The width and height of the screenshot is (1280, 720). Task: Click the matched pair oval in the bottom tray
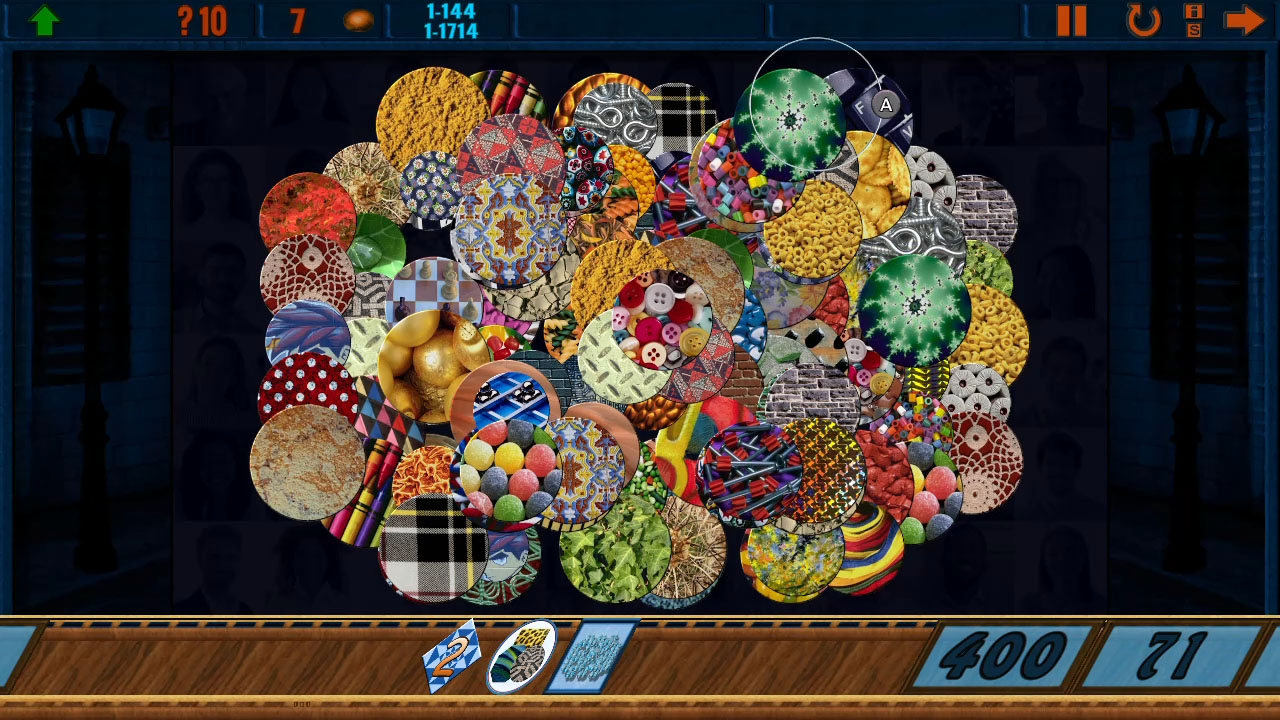[523, 657]
